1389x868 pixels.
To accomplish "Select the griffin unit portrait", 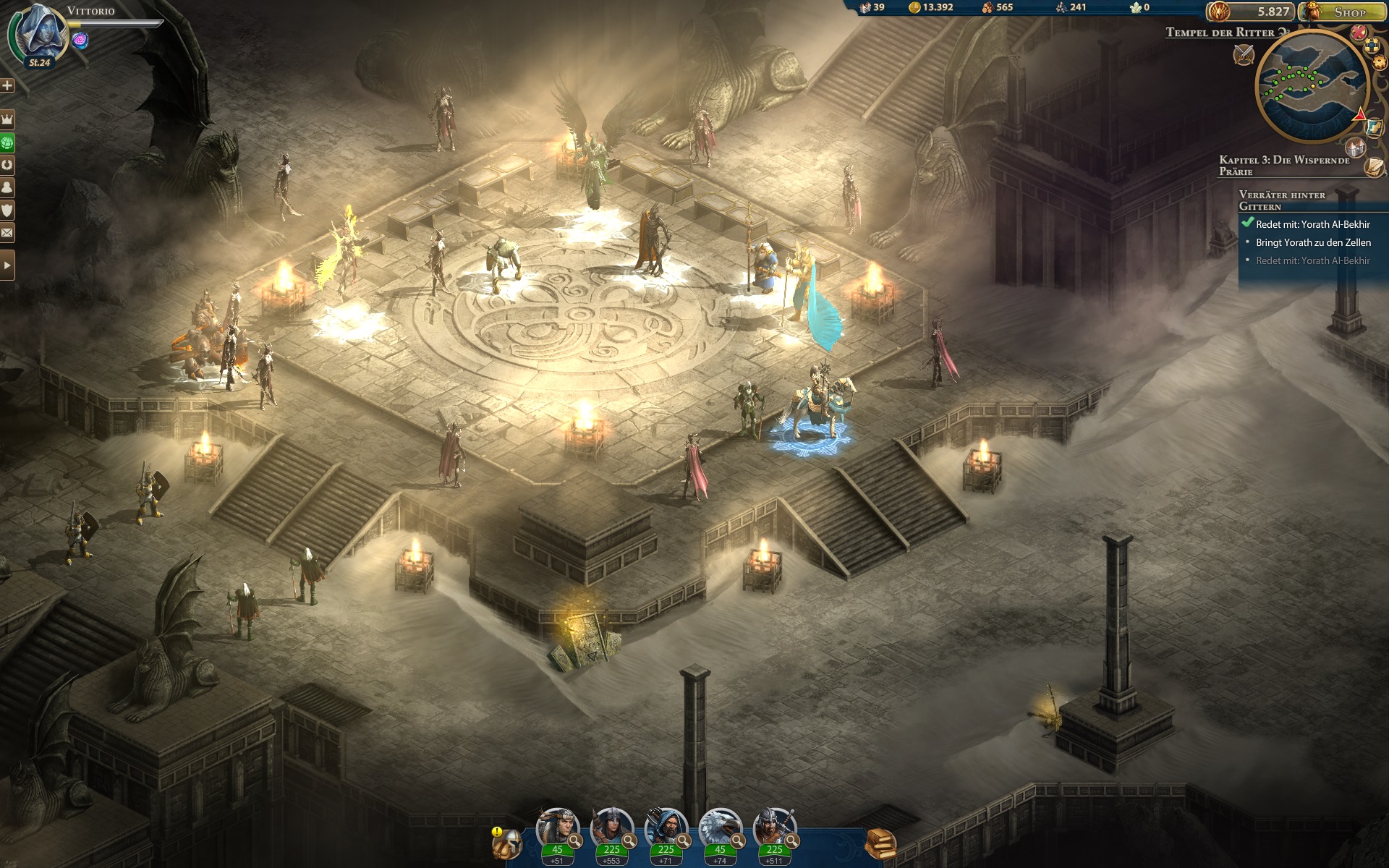I will pyautogui.click(x=720, y=829).
